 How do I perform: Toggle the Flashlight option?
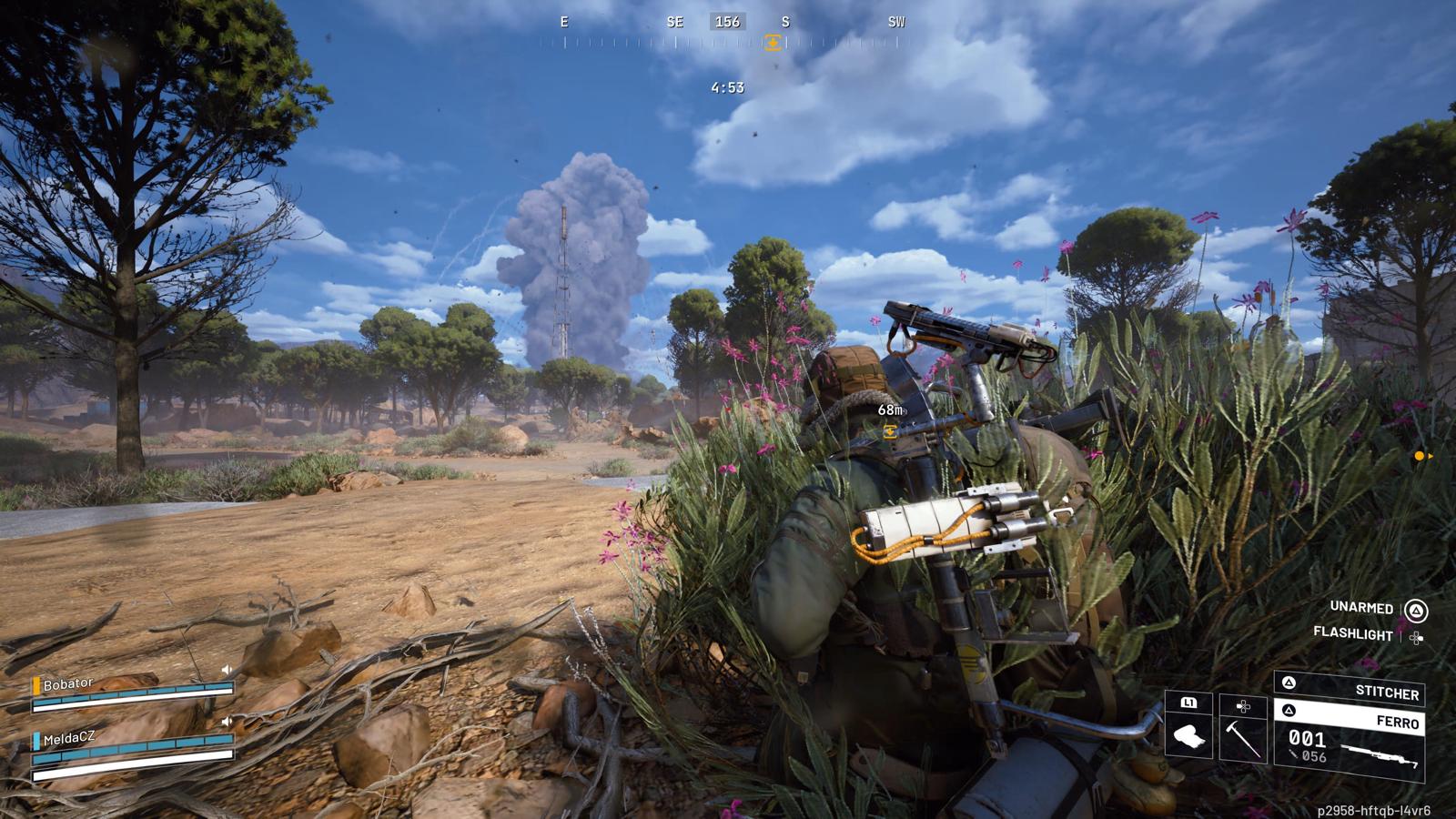point(1353,634)
